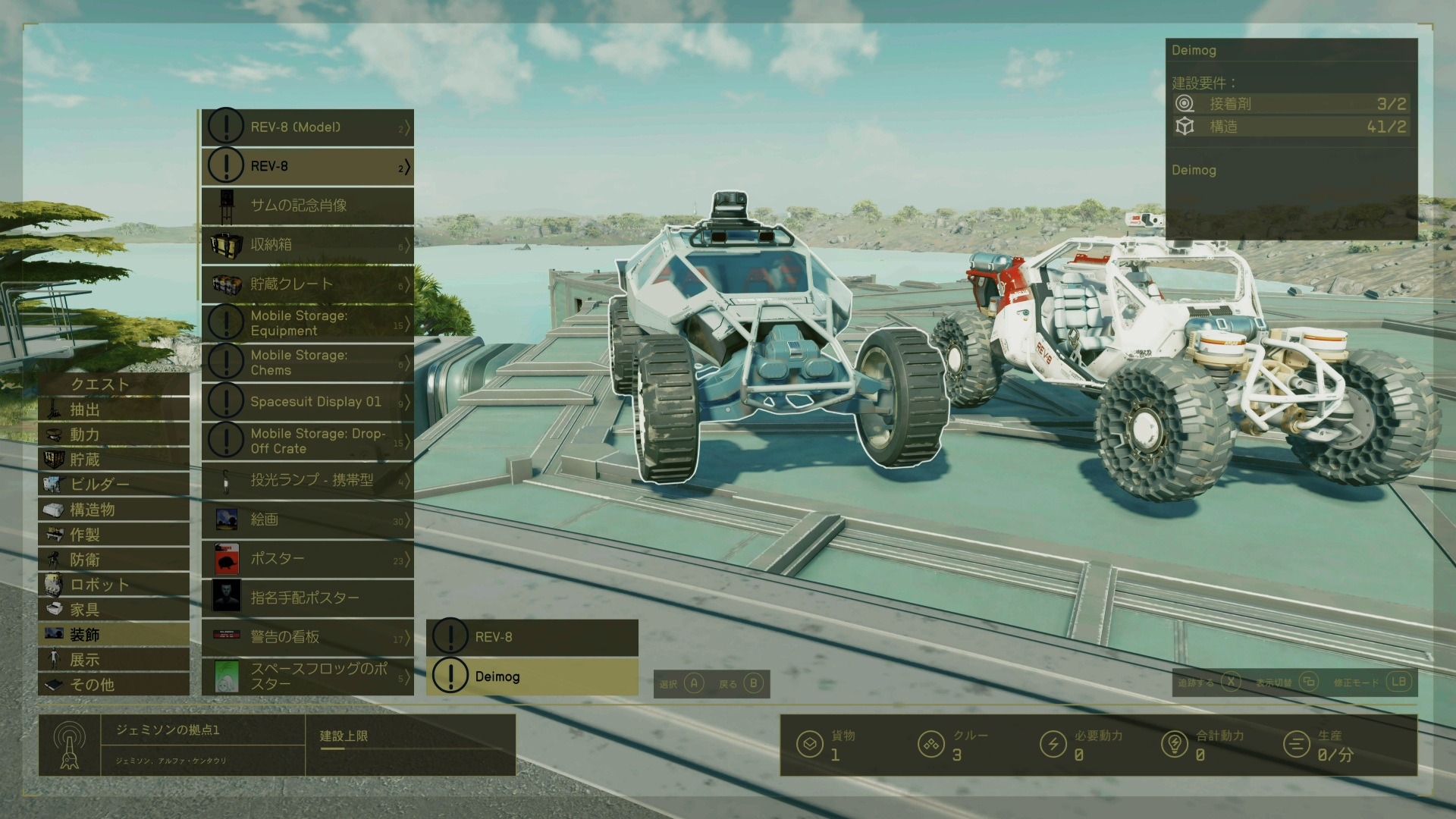Choose the Deimog vehicle variant
1456x819 pixels.
[x=532, y=676]
